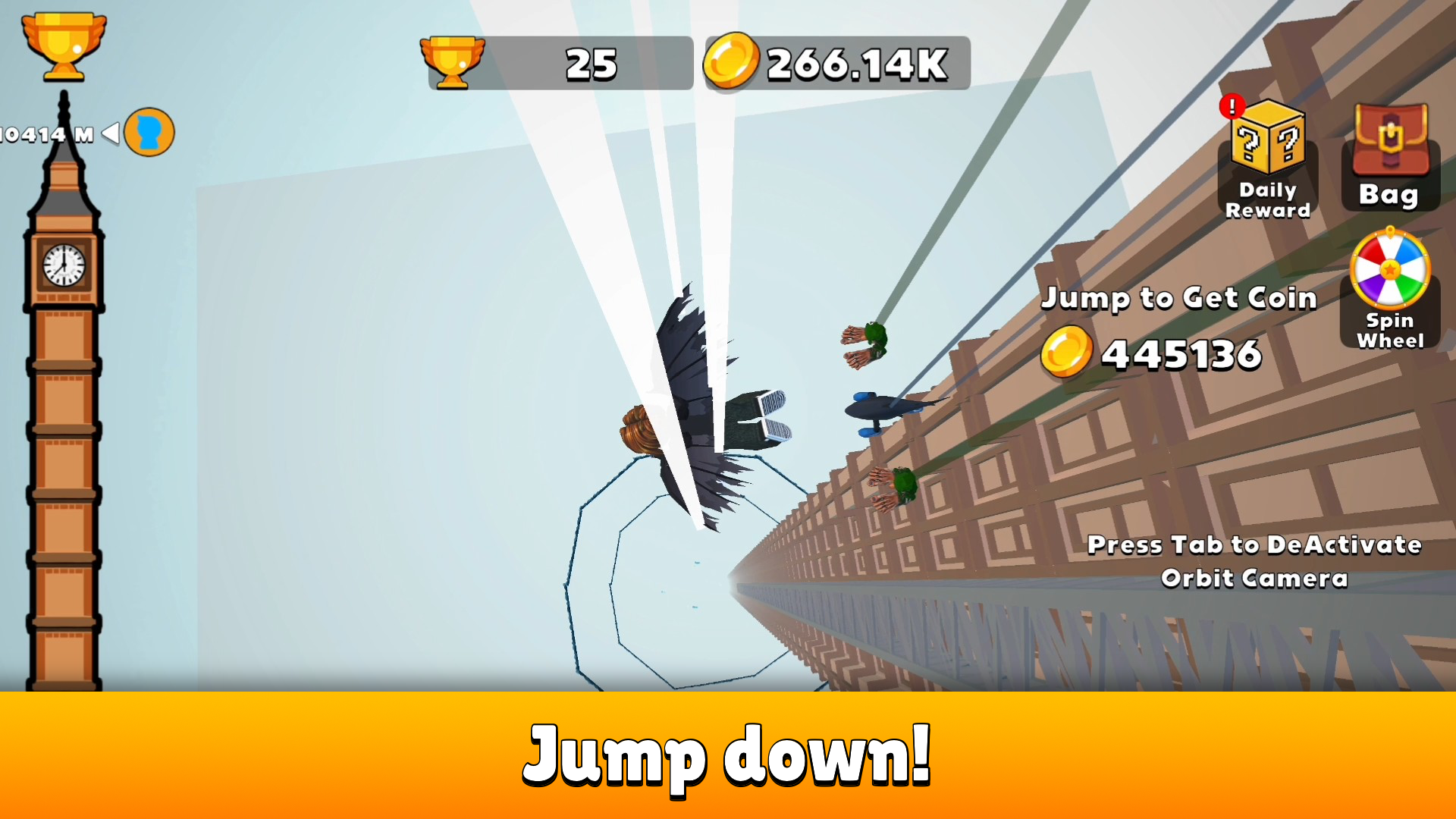Click the trophy icon in top-left corner
The width and height of the screenshot is (1456, 819).
(64, 47)
